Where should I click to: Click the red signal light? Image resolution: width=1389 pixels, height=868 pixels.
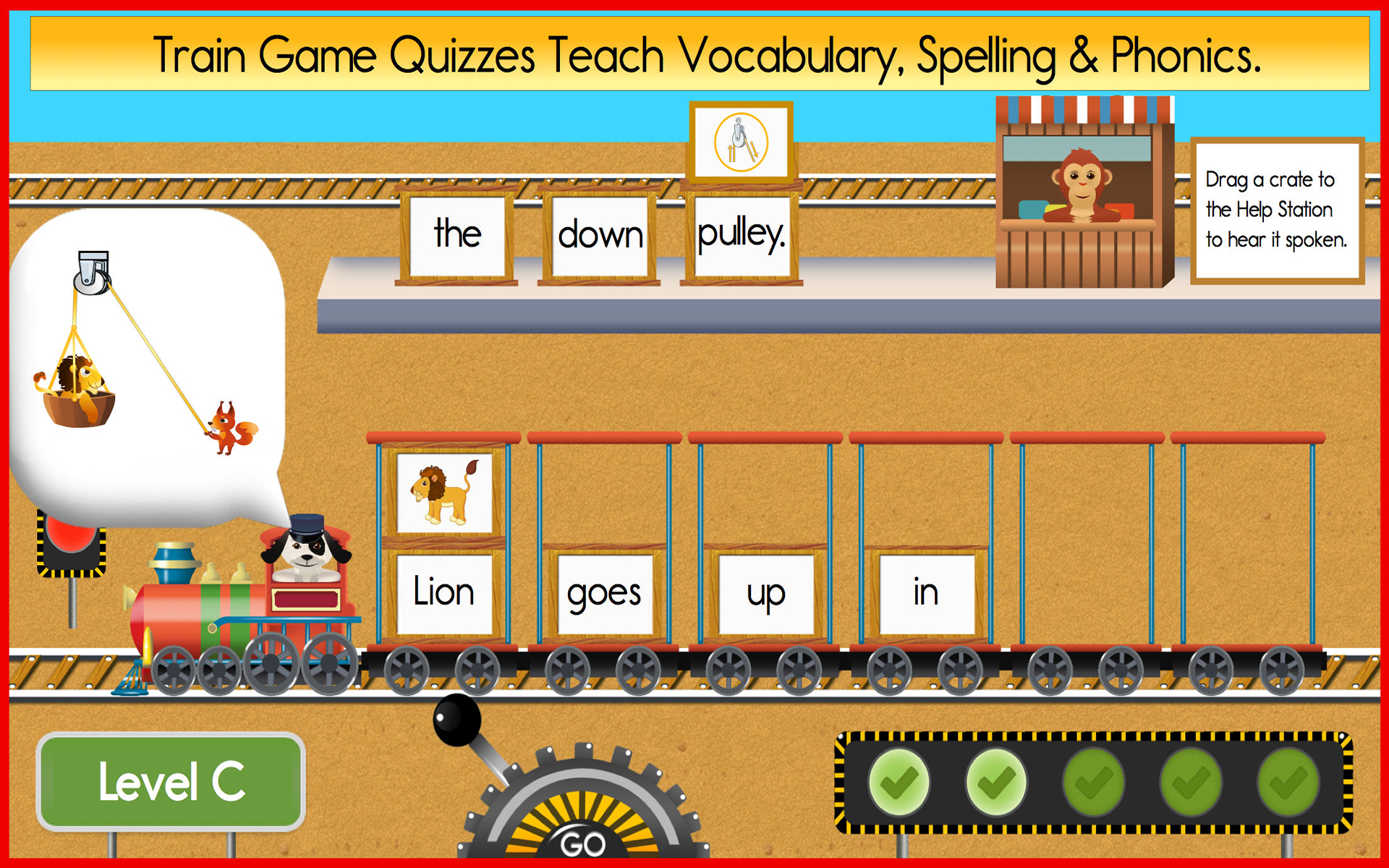tap(69, 539)
